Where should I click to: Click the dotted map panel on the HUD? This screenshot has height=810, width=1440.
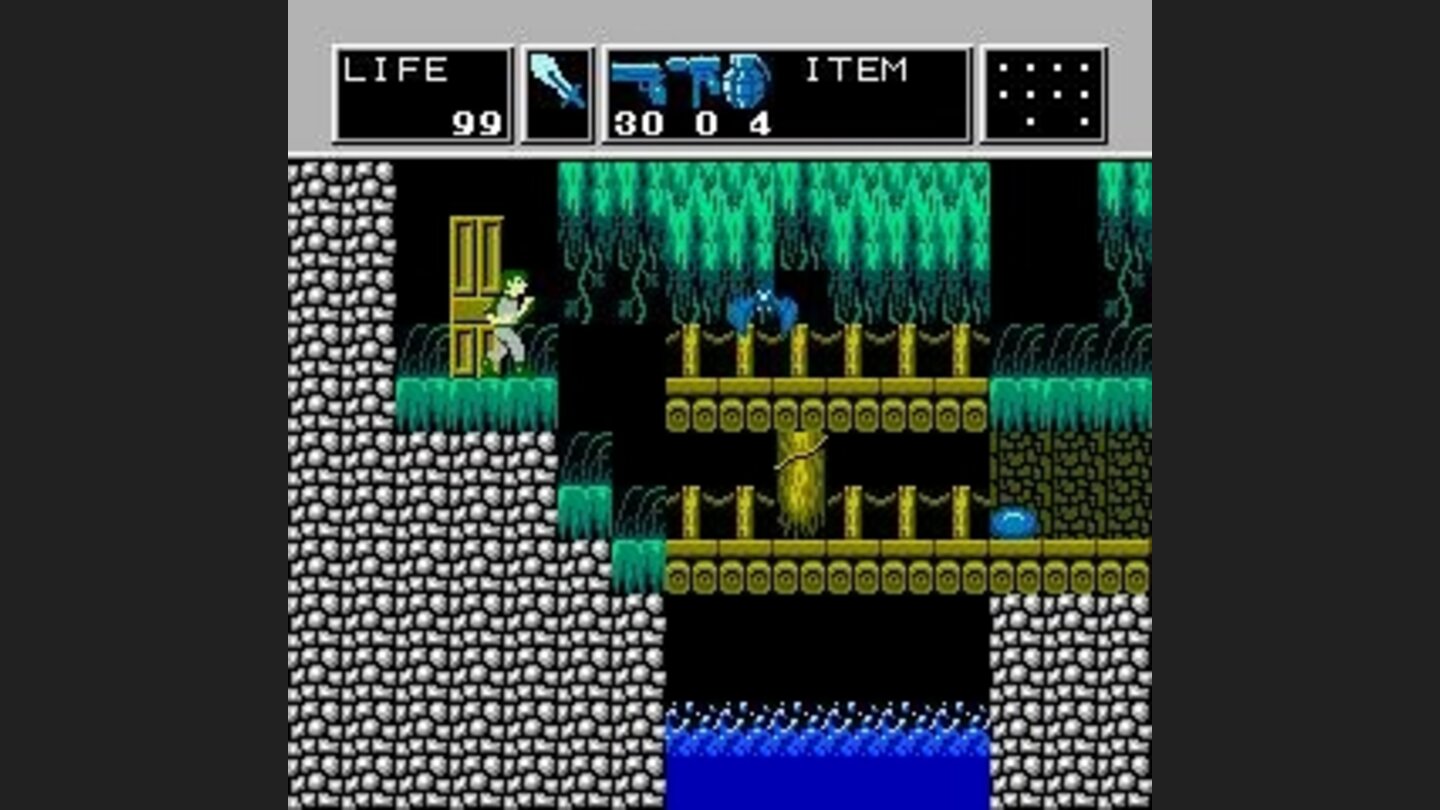point(1042,95)
